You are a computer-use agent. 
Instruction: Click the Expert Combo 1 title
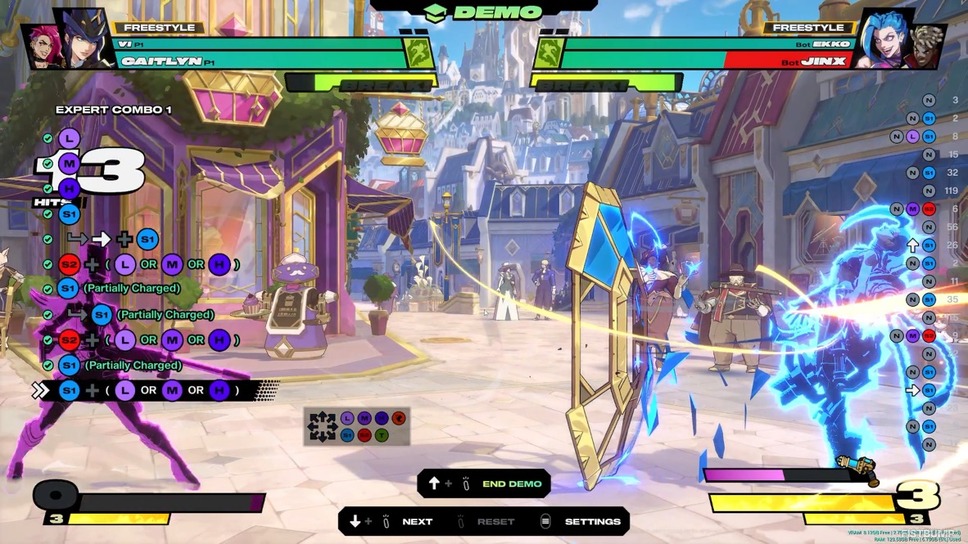(x=113, y=109)
